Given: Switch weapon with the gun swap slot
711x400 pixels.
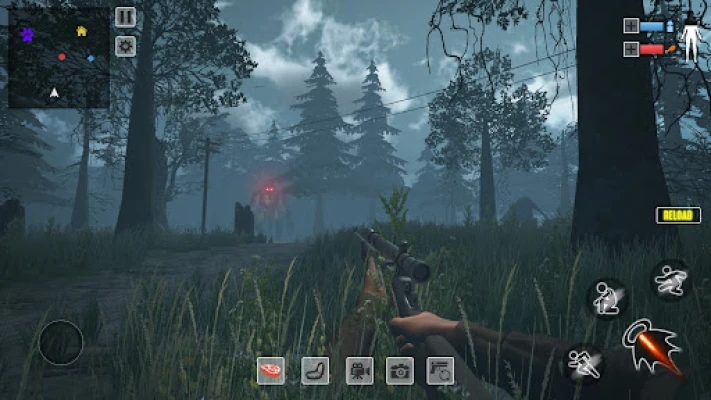Looking at the screenshot, I should pos(440,371).
